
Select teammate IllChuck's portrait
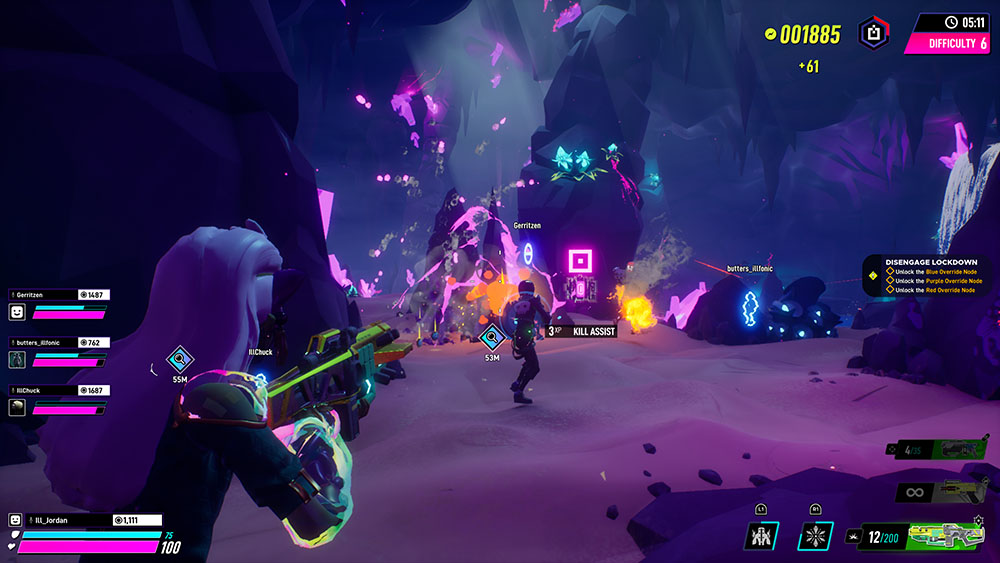tap(17, 407)
